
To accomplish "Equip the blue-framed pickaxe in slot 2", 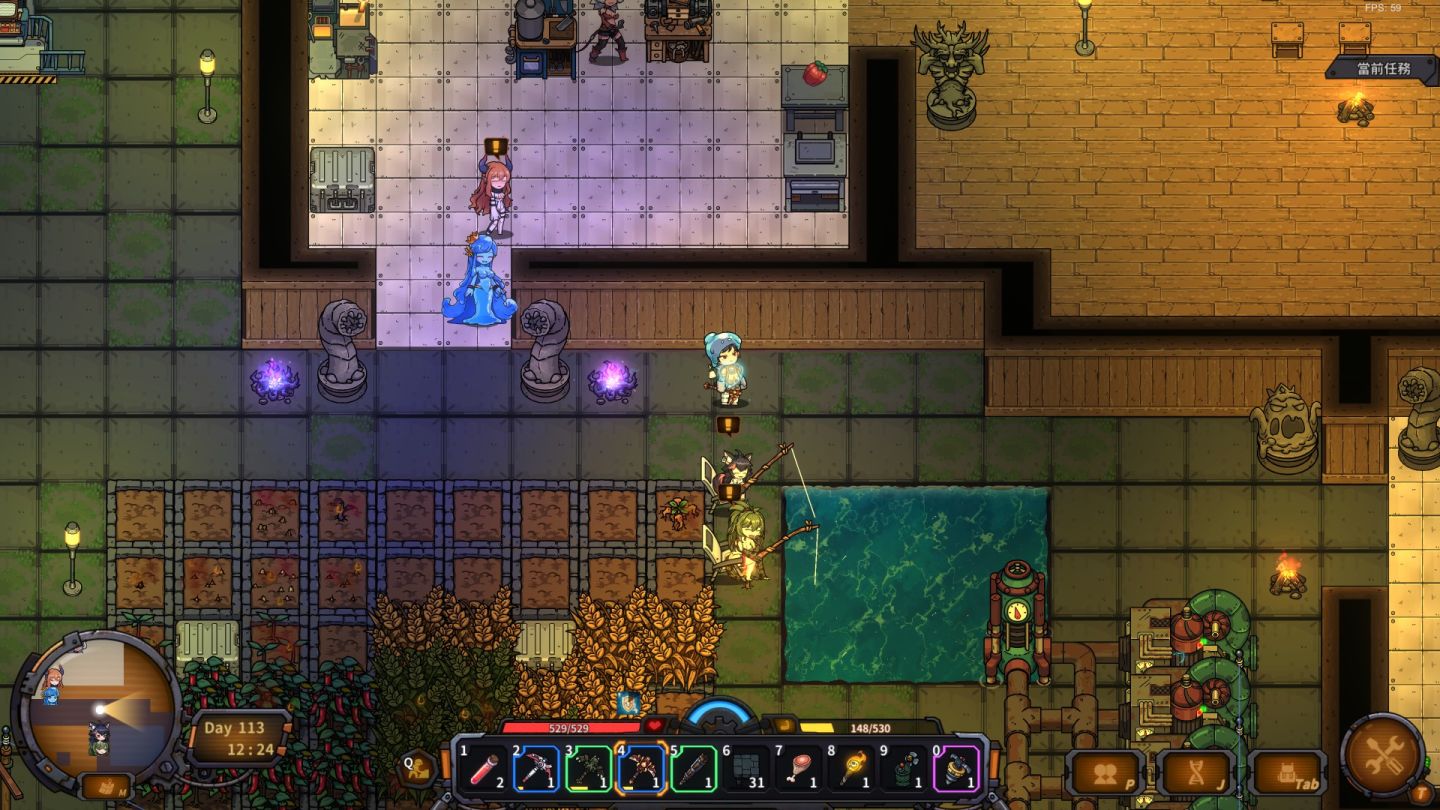I will [x=536, y=769].
